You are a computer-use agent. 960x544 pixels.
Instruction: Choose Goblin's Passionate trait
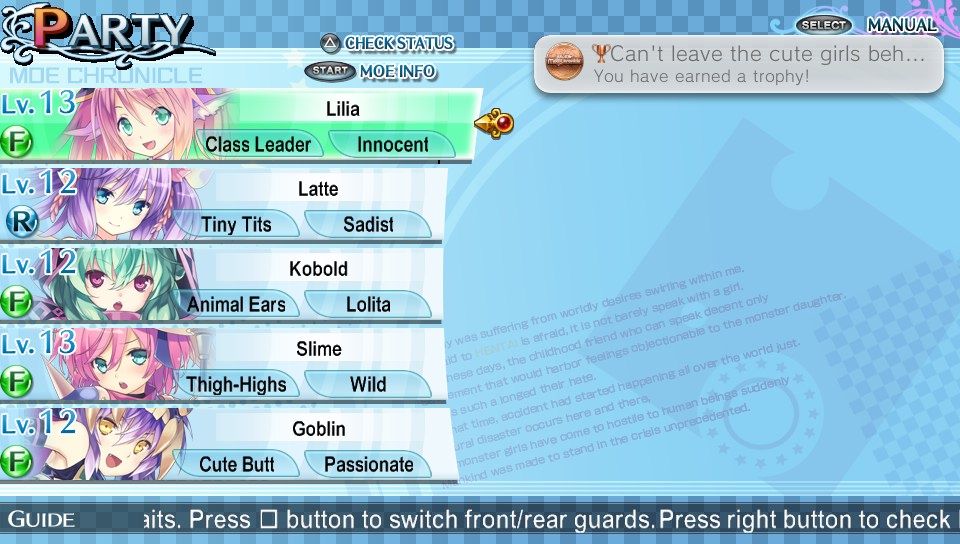368,465
